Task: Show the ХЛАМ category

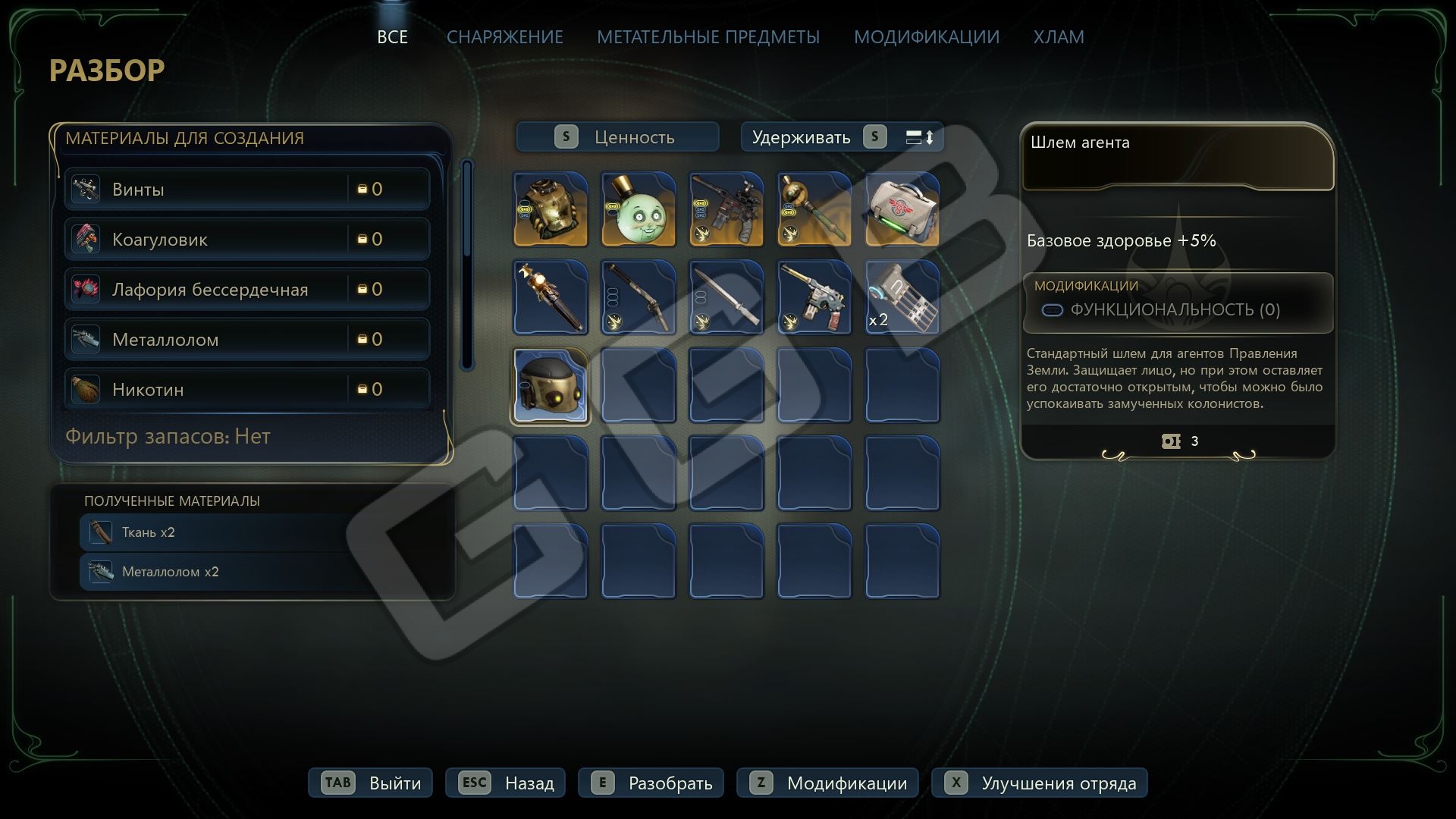Action: tap(1058, 37)
